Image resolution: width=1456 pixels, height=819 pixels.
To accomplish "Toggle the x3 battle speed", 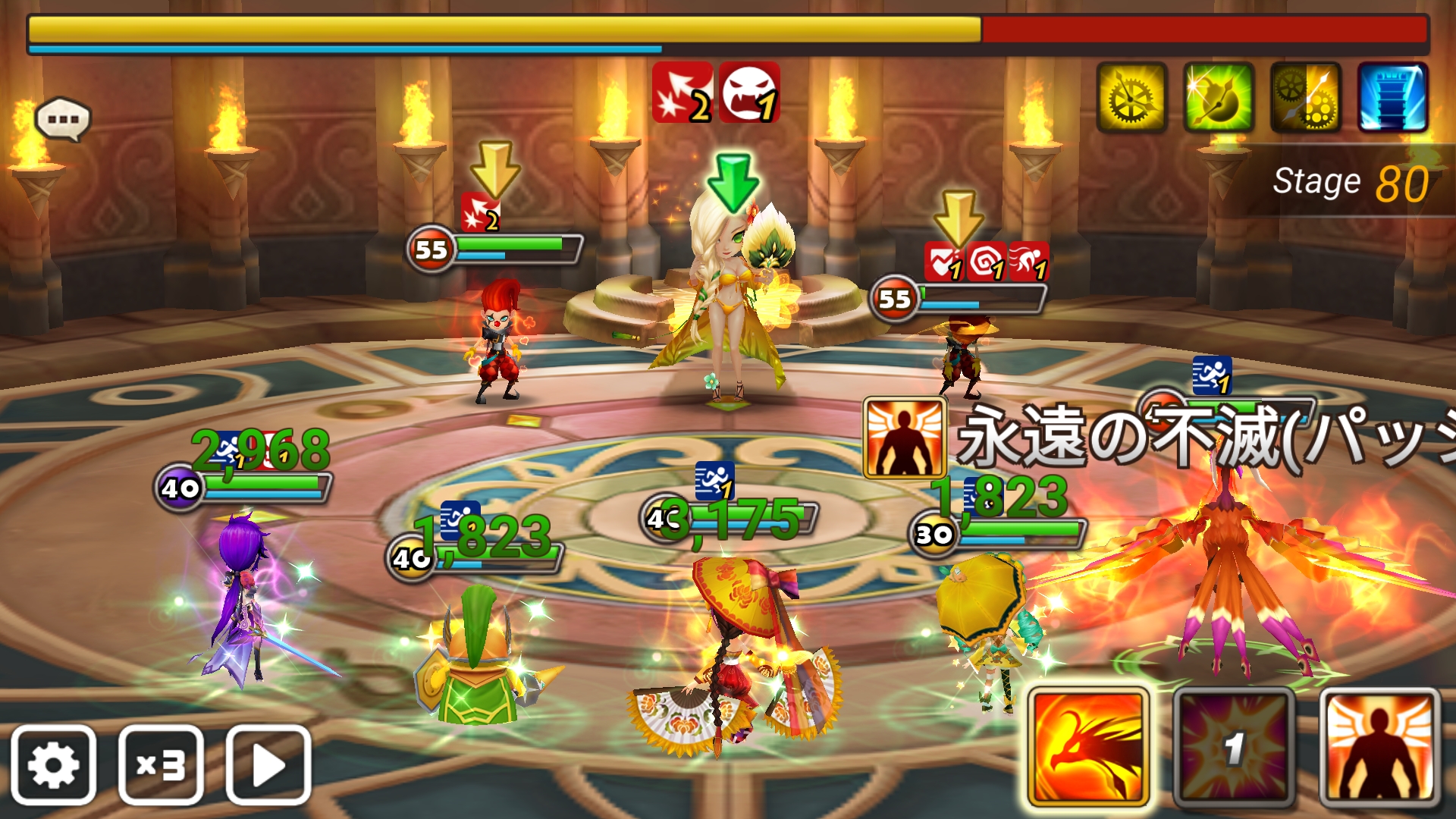I will (161, 764).
